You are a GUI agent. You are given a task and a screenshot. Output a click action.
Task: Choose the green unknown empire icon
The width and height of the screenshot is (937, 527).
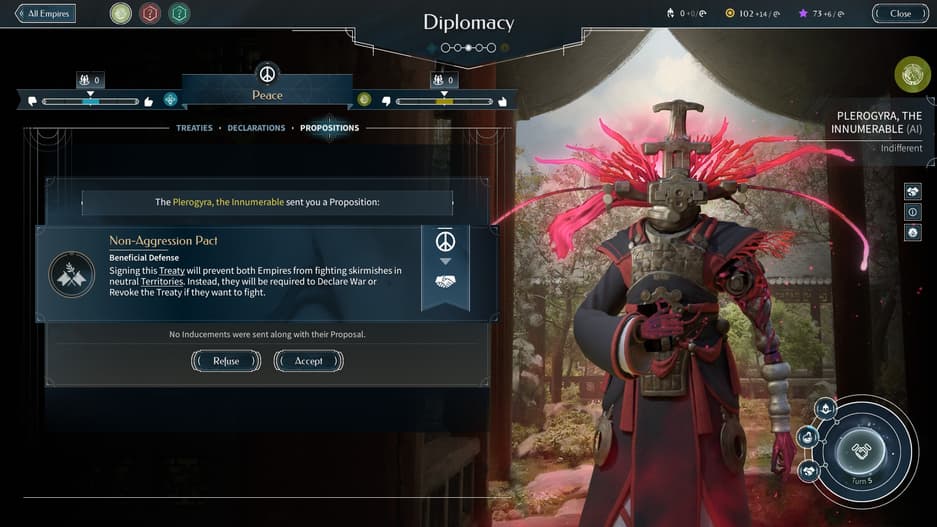[x=179, y=14]
